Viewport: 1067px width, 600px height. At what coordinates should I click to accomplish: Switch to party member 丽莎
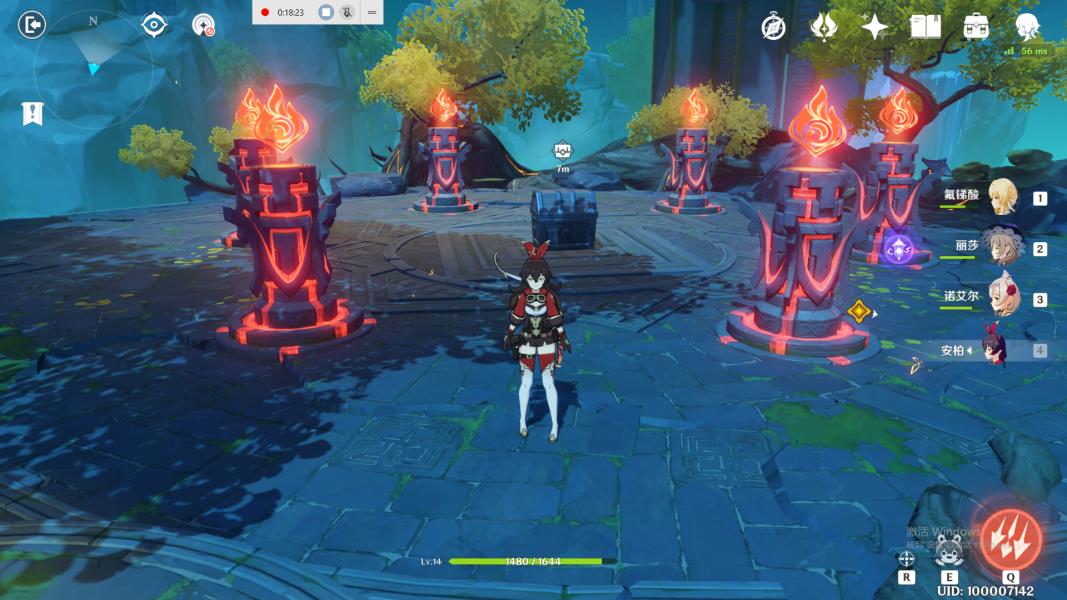(1002, 247)
